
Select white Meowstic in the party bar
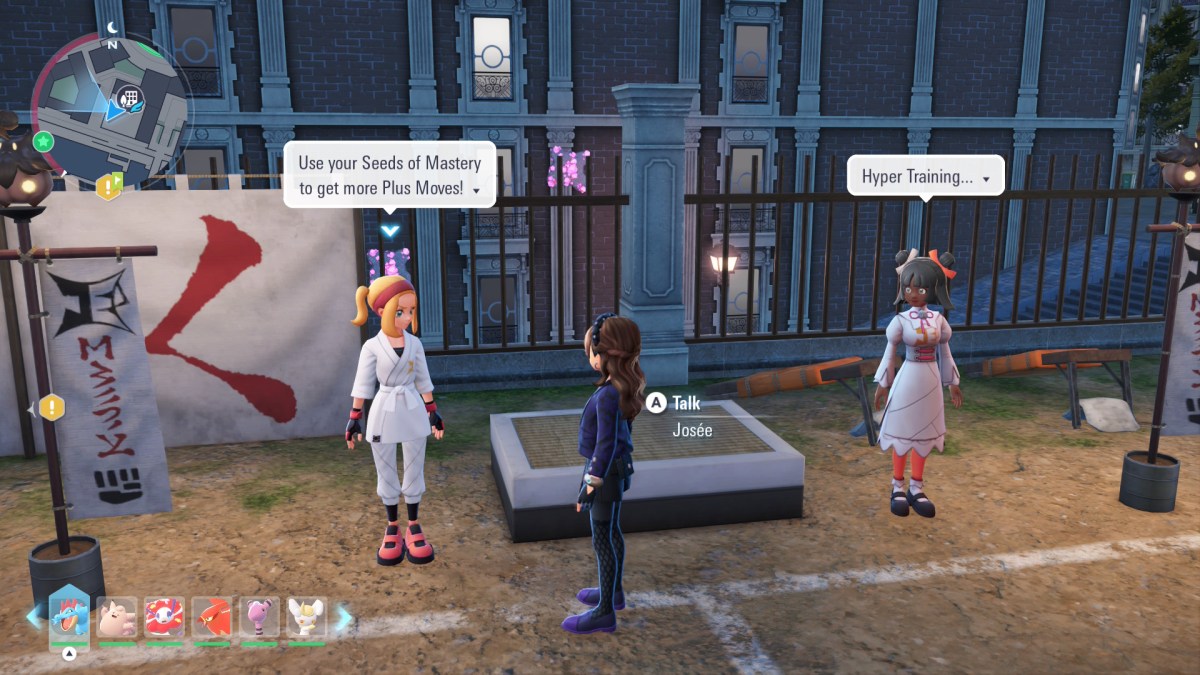click(x=306, y=618)
